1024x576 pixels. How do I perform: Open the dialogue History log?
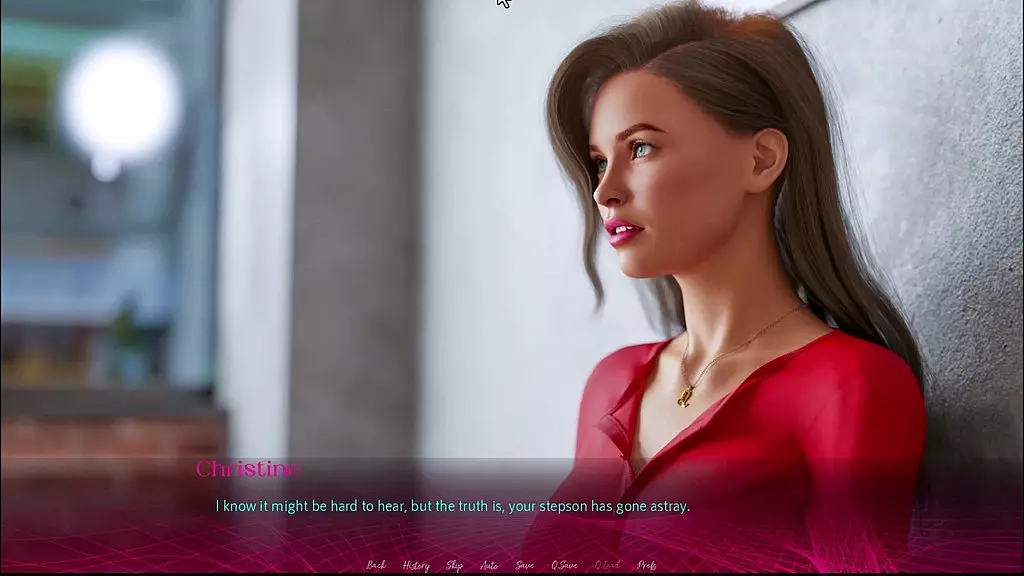pyautogui.click(x=416, y=565)
